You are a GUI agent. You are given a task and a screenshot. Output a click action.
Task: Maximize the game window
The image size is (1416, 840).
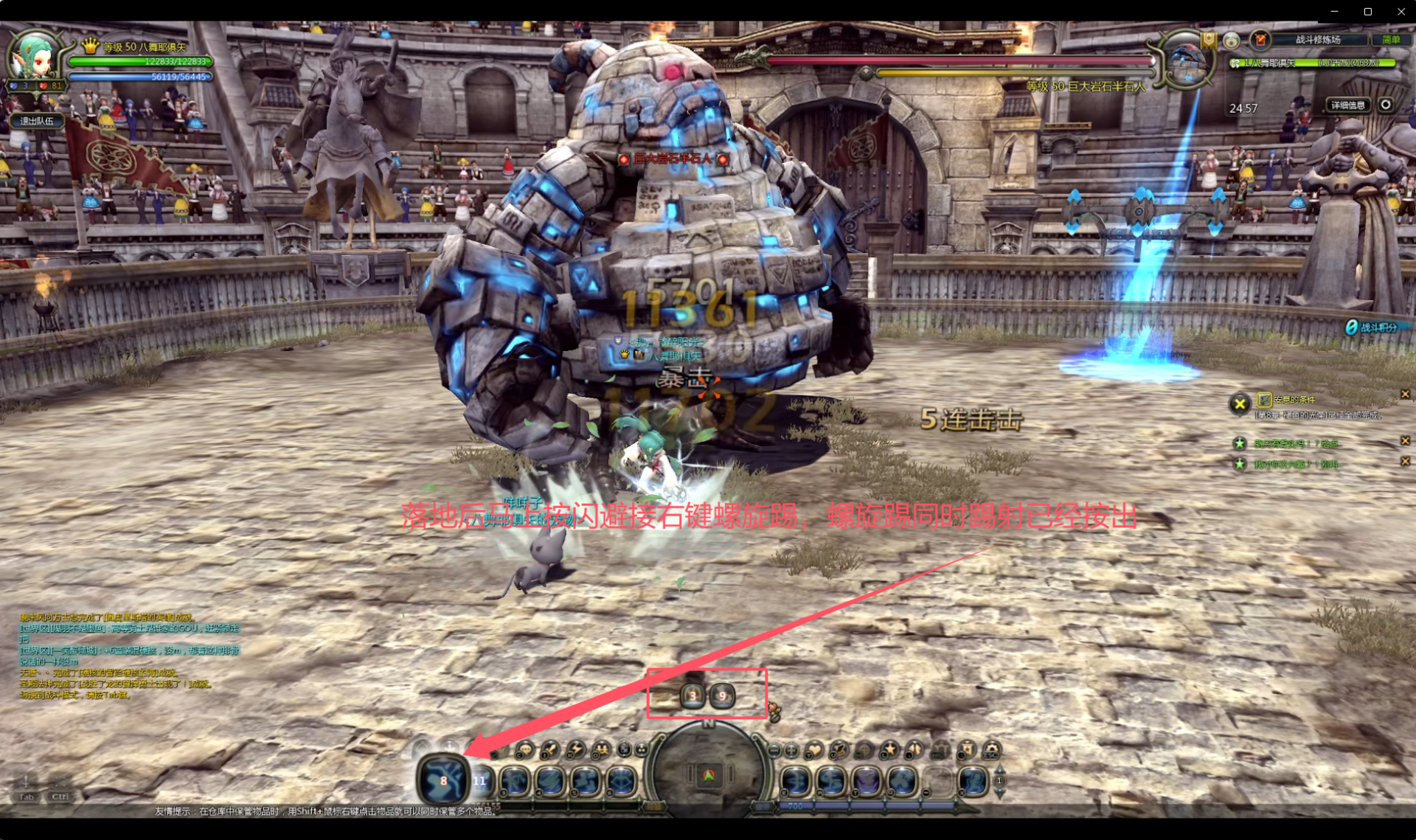pos(1367,11)
